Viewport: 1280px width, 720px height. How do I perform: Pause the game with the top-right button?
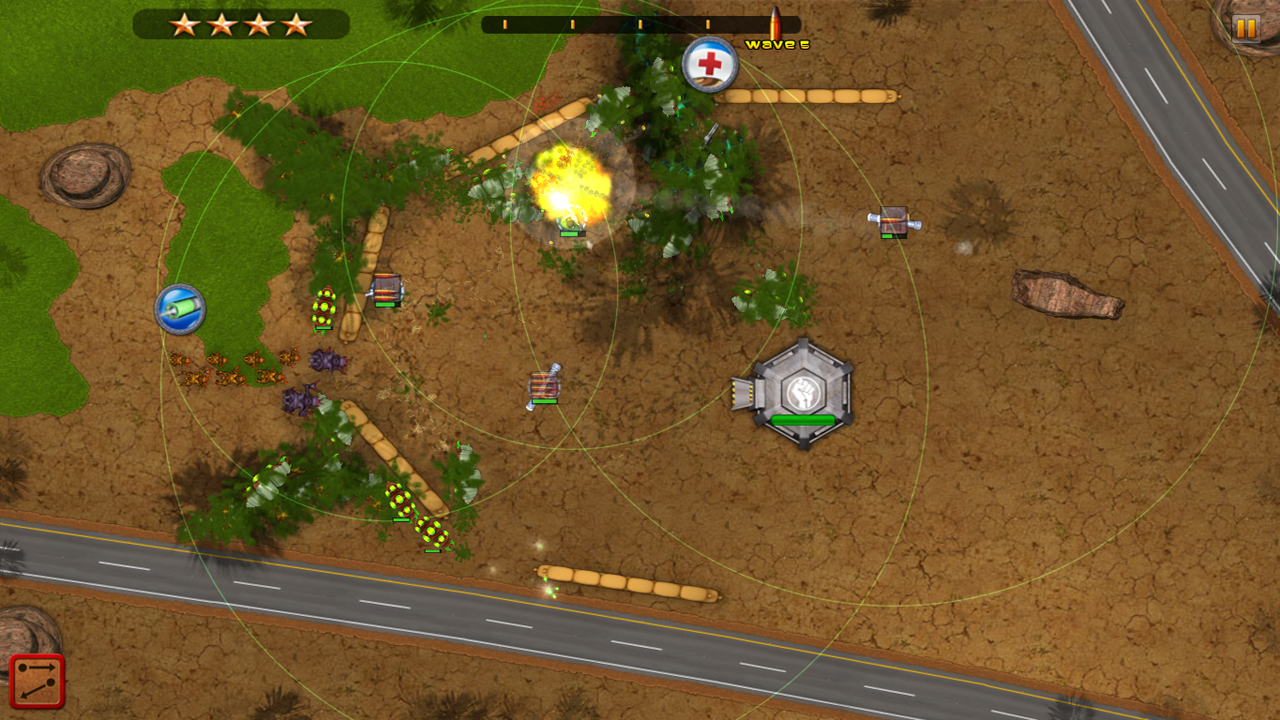coord(1245,27)
